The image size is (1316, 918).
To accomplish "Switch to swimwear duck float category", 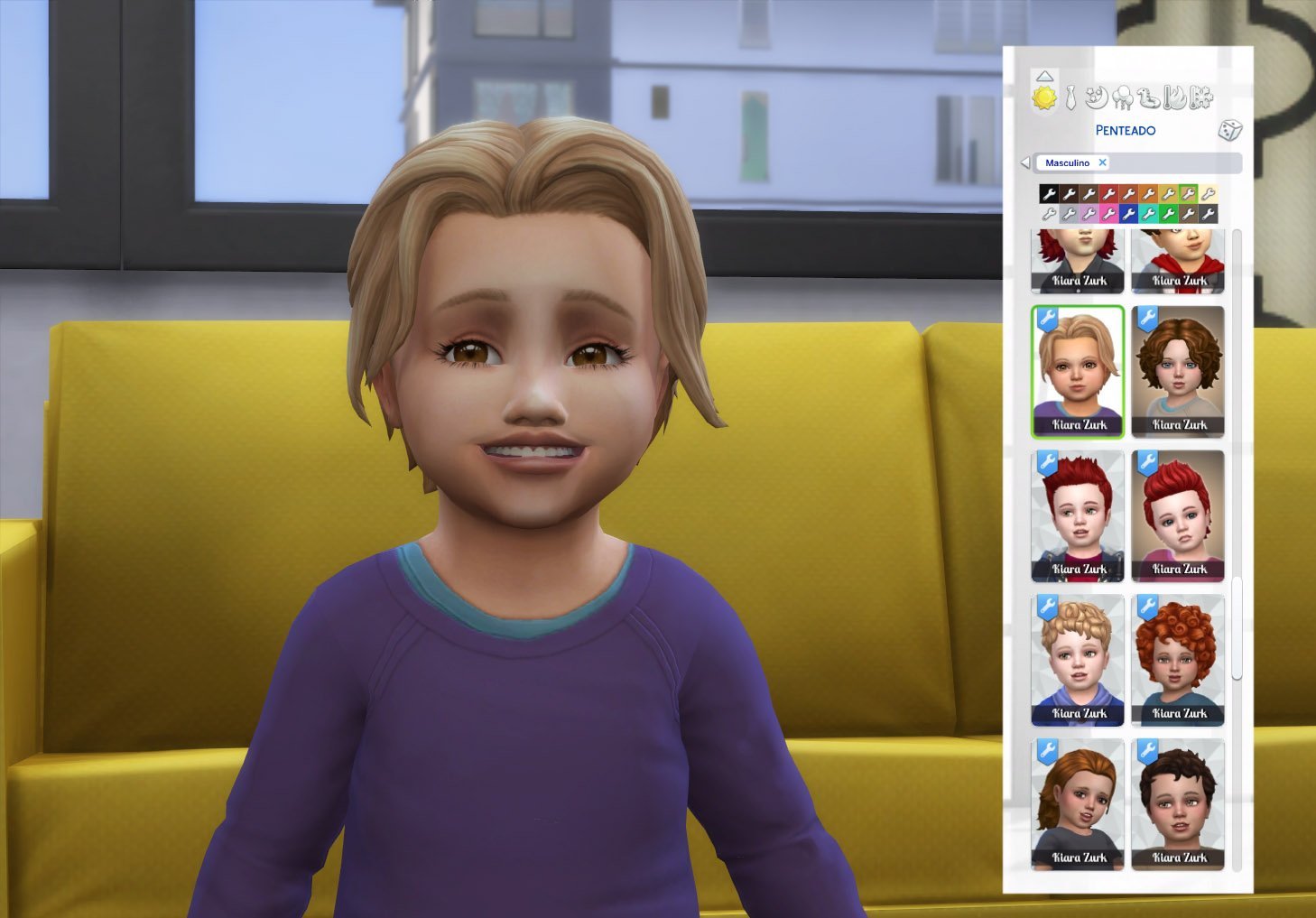I will tap(1149, 97).
